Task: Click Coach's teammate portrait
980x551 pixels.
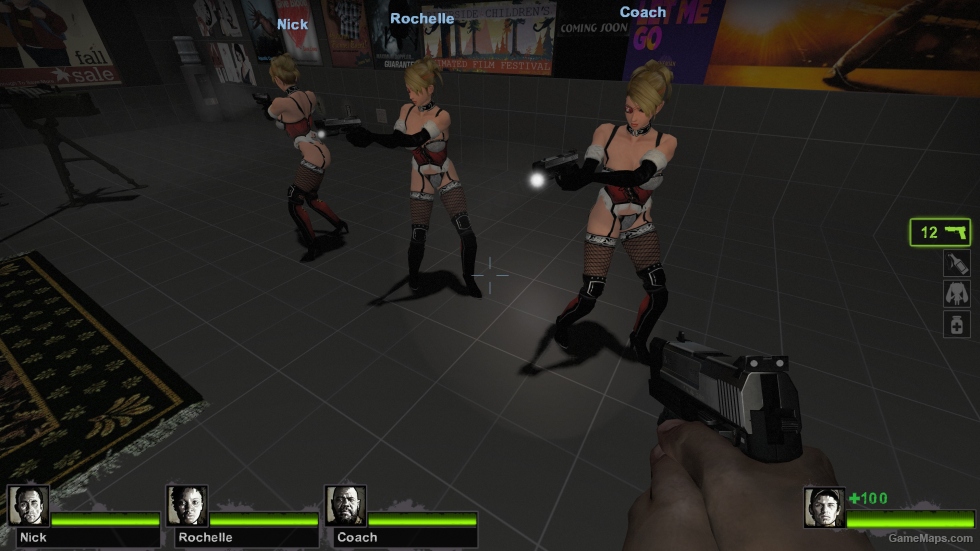Action: pos(345,506)
